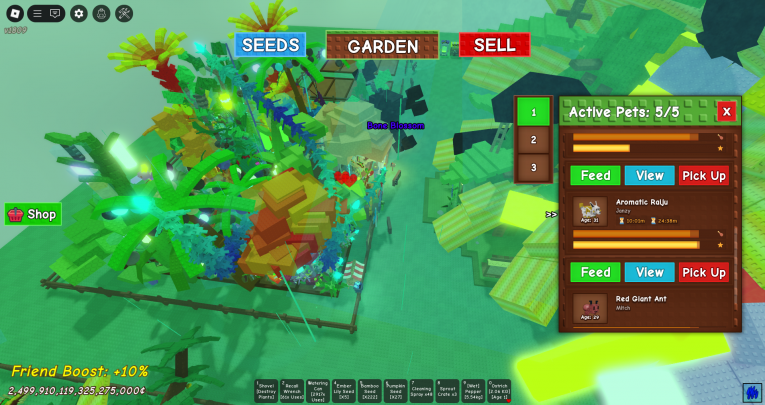The height and width of the screenshot is (405, 765).
Task: Equip the Cleaning Spray slot
Action: pos(421,391)
